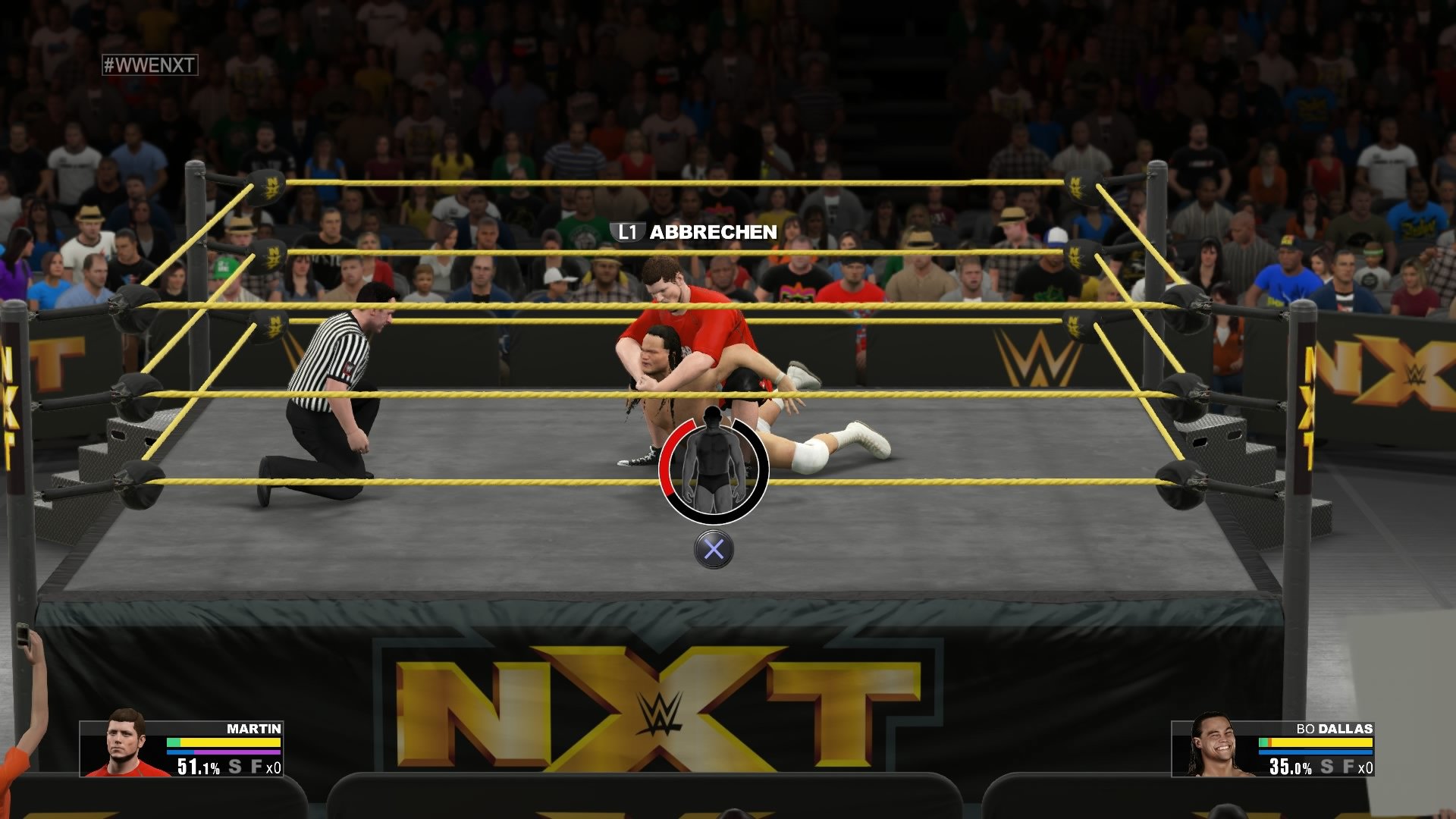Viewport: 1456px width, 819px height.
Task: Click Bo Dallas's F finisher indicator
Action: point(1349,767)
